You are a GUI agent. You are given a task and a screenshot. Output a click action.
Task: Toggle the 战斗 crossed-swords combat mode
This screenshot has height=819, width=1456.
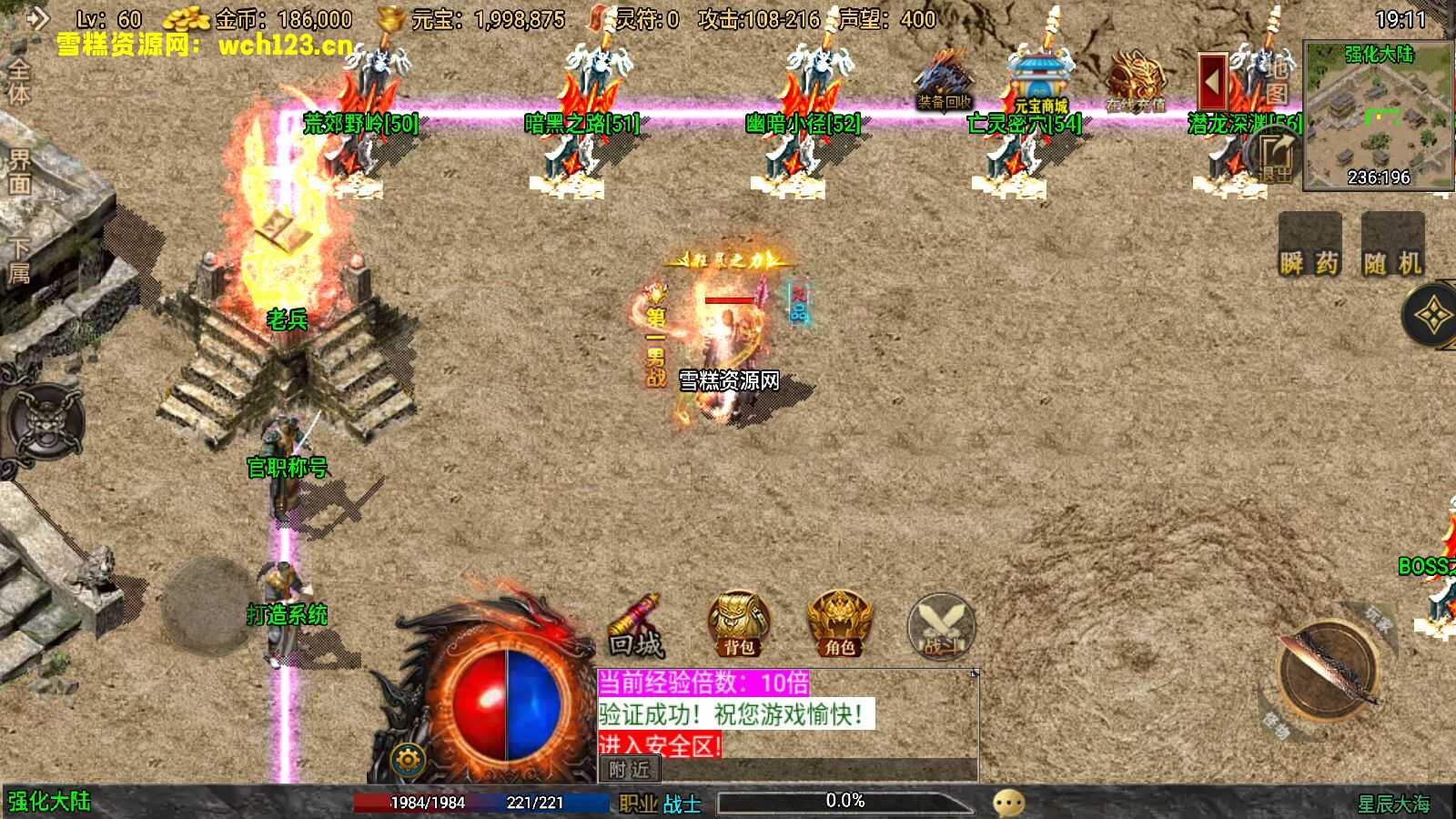tap(941, 627)
